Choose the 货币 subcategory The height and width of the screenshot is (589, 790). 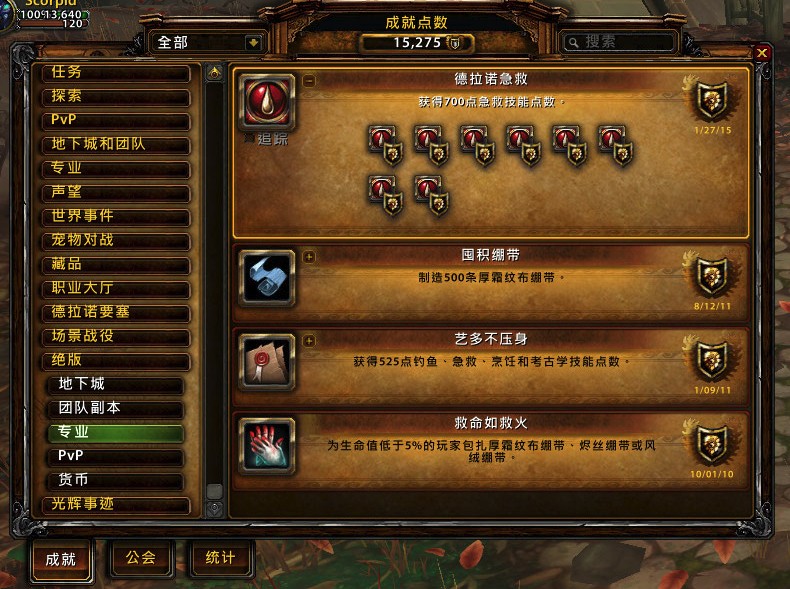point(118,480)
